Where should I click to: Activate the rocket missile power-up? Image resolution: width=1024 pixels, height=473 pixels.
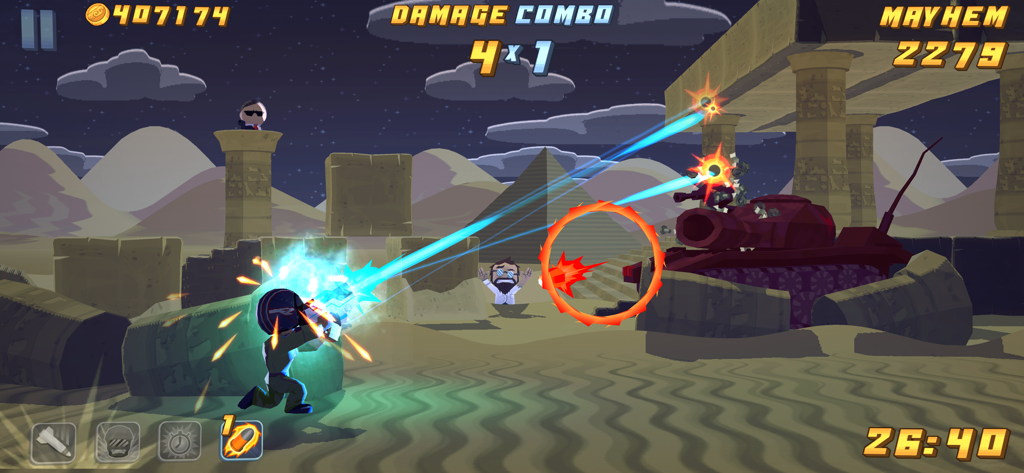coord(53,441)
